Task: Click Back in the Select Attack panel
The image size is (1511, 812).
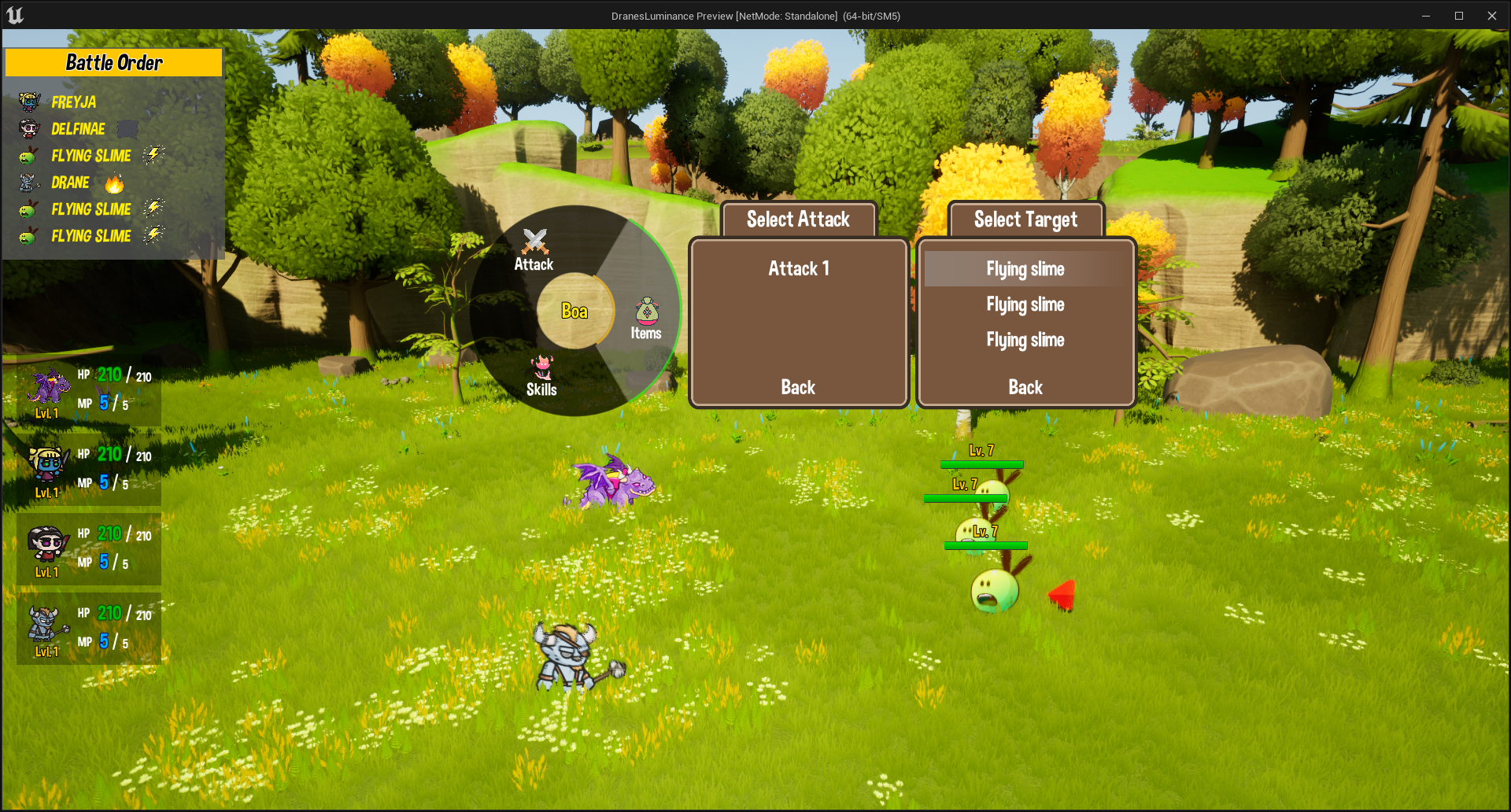Action: pyautogui.click(x=798, y=387)
